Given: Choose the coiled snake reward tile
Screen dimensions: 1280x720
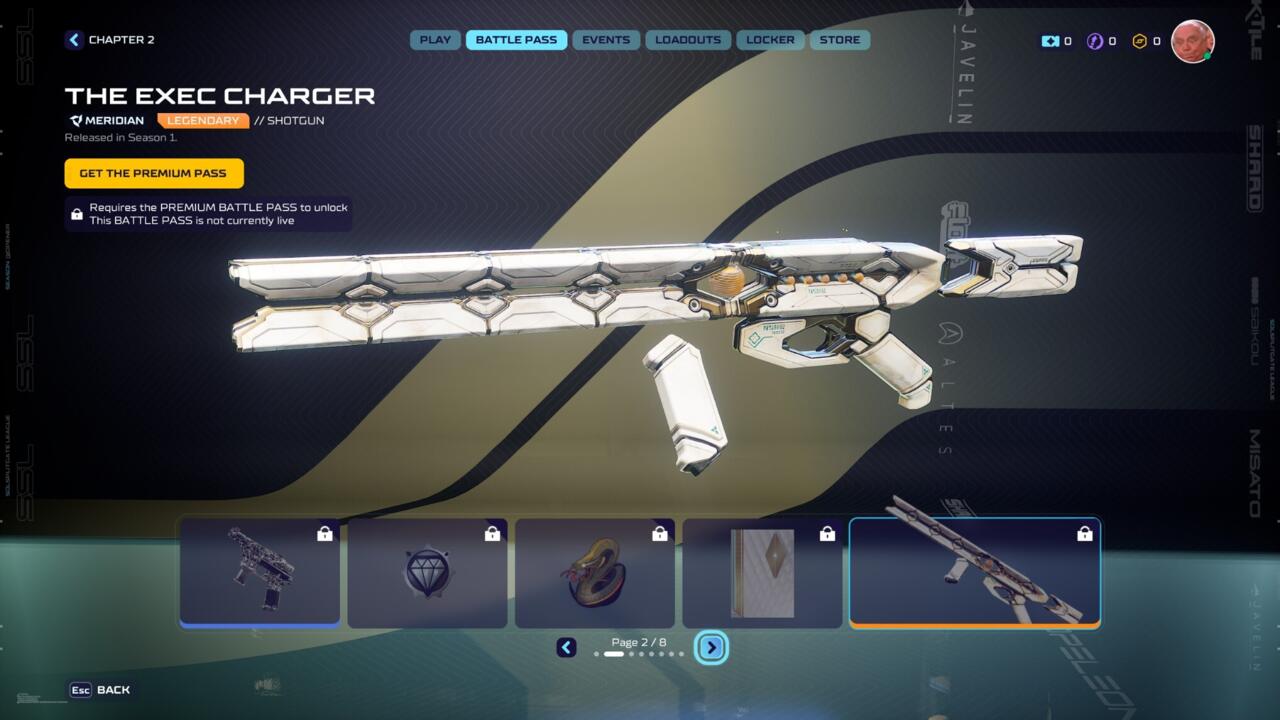Looking at the screenshot, I should pos(595,572).
